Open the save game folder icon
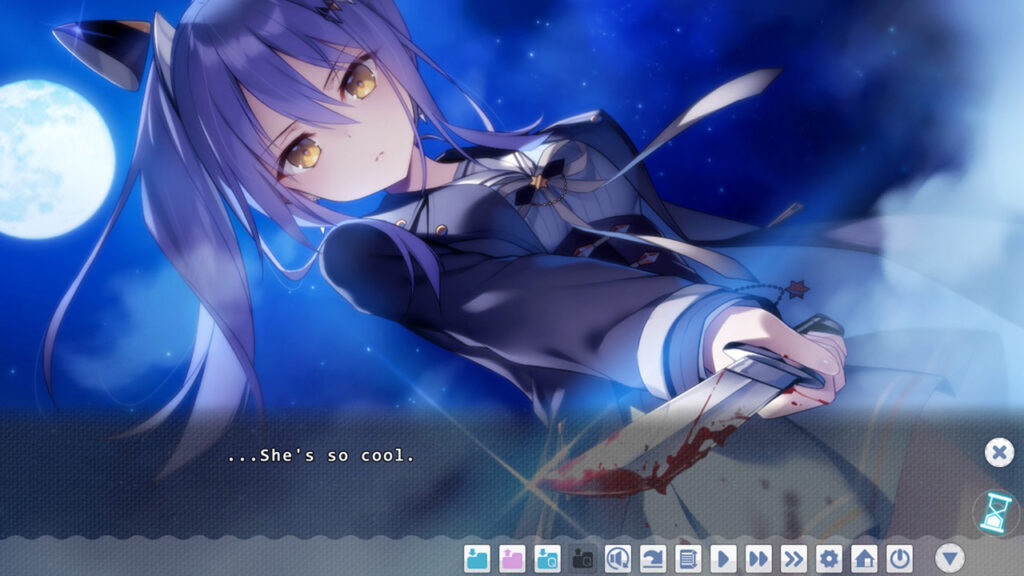Image resolution: width=1024 pixels, height=576 pixels. pos(477,558)
